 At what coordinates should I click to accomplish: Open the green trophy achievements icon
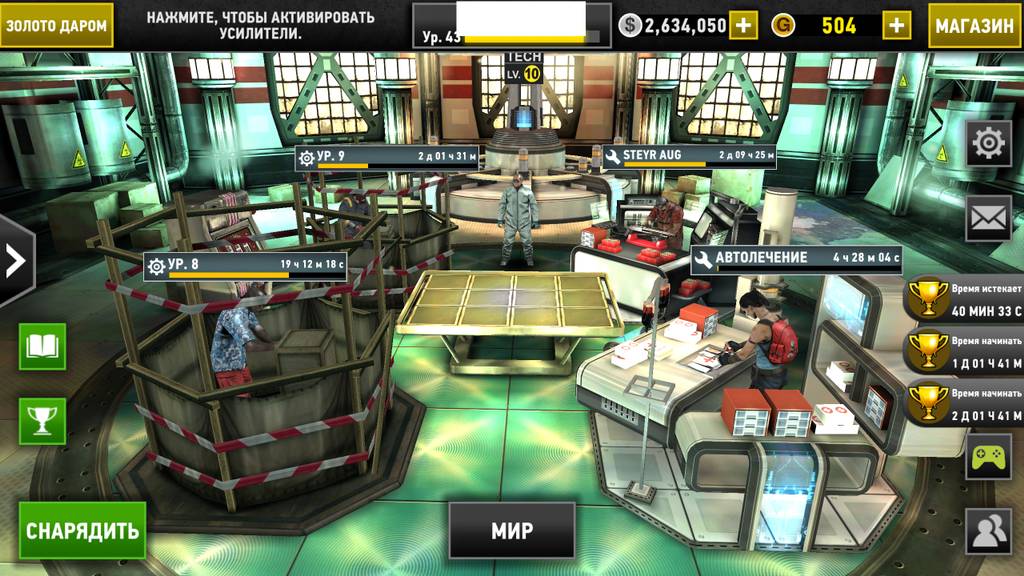coord(42,421)
